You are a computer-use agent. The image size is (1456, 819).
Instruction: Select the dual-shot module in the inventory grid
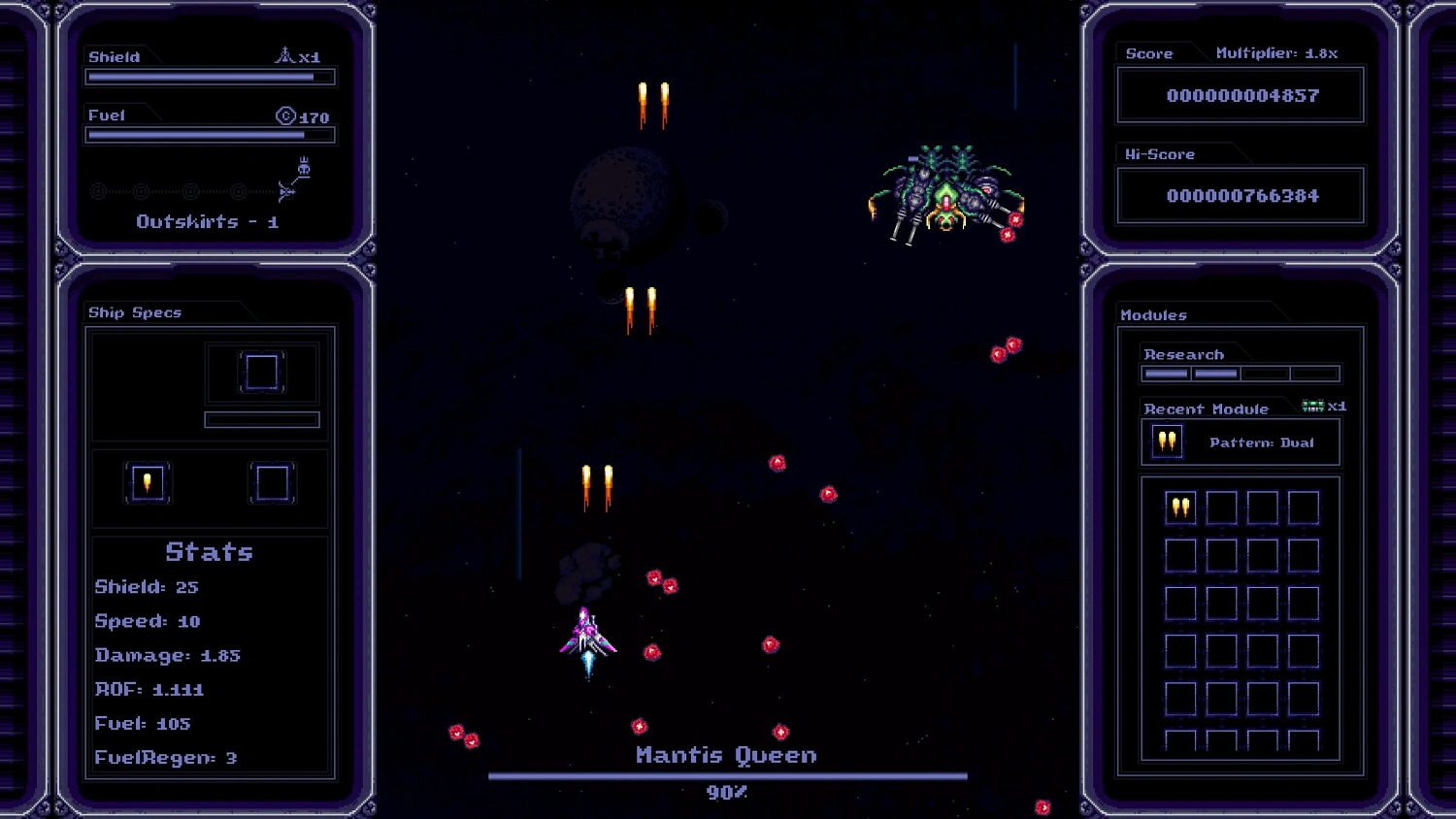tap(1180, 506)
